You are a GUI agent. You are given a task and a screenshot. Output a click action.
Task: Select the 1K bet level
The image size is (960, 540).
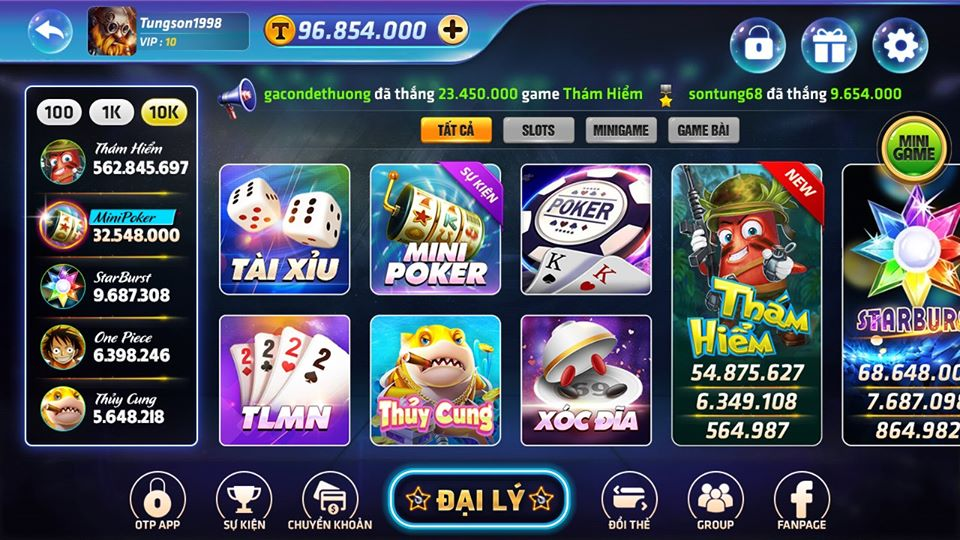pyautogui.click(x=111, y=112)
